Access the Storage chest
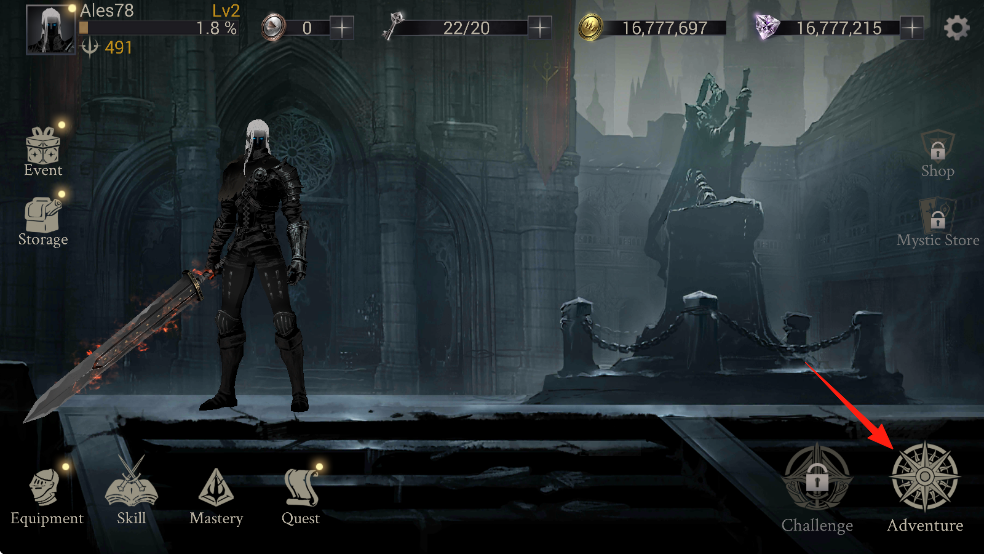 [x=43, y=214]
